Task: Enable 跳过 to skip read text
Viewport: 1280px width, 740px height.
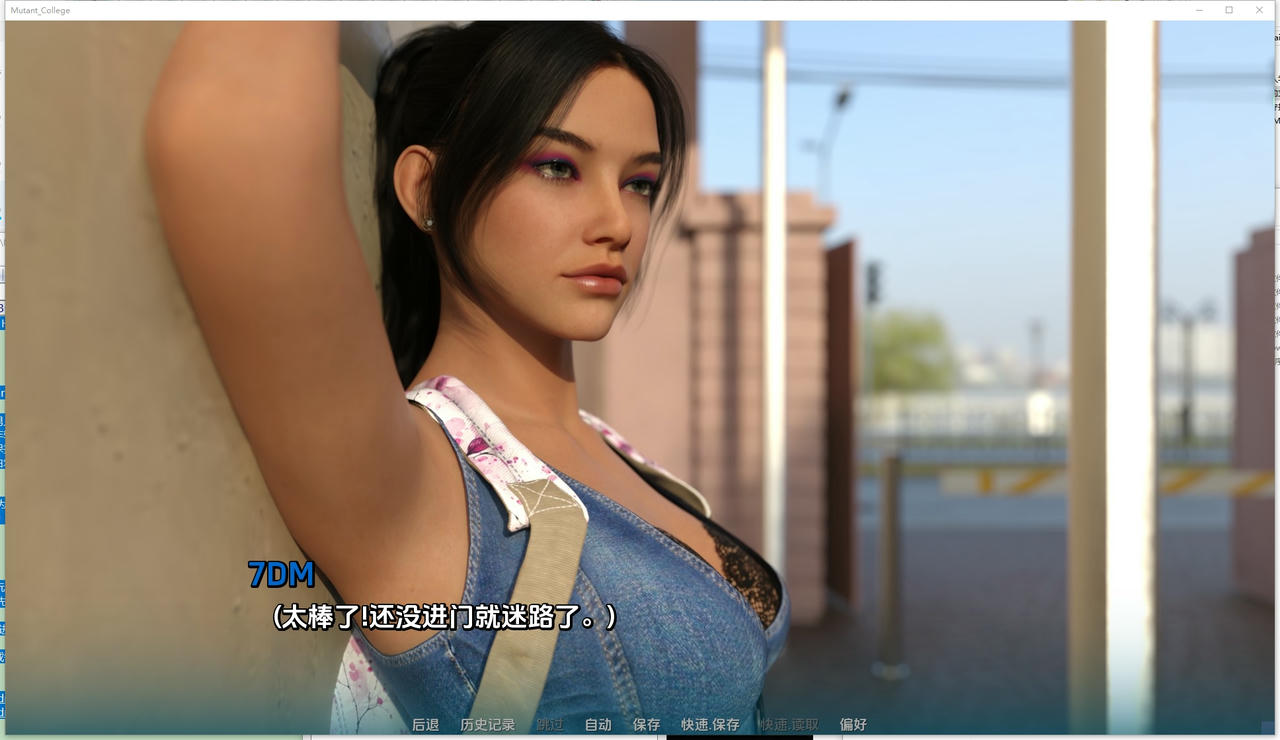Action: coord(548,724)
